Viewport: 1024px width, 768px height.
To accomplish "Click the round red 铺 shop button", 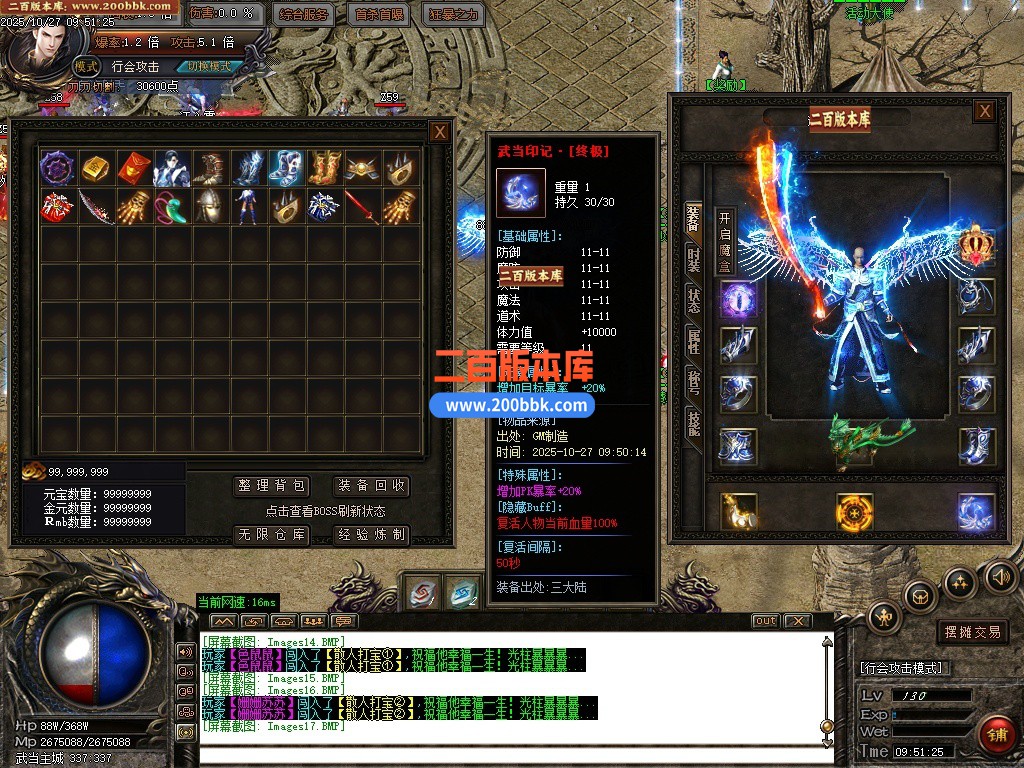I will pyautogui.click(x=996, y=735).
